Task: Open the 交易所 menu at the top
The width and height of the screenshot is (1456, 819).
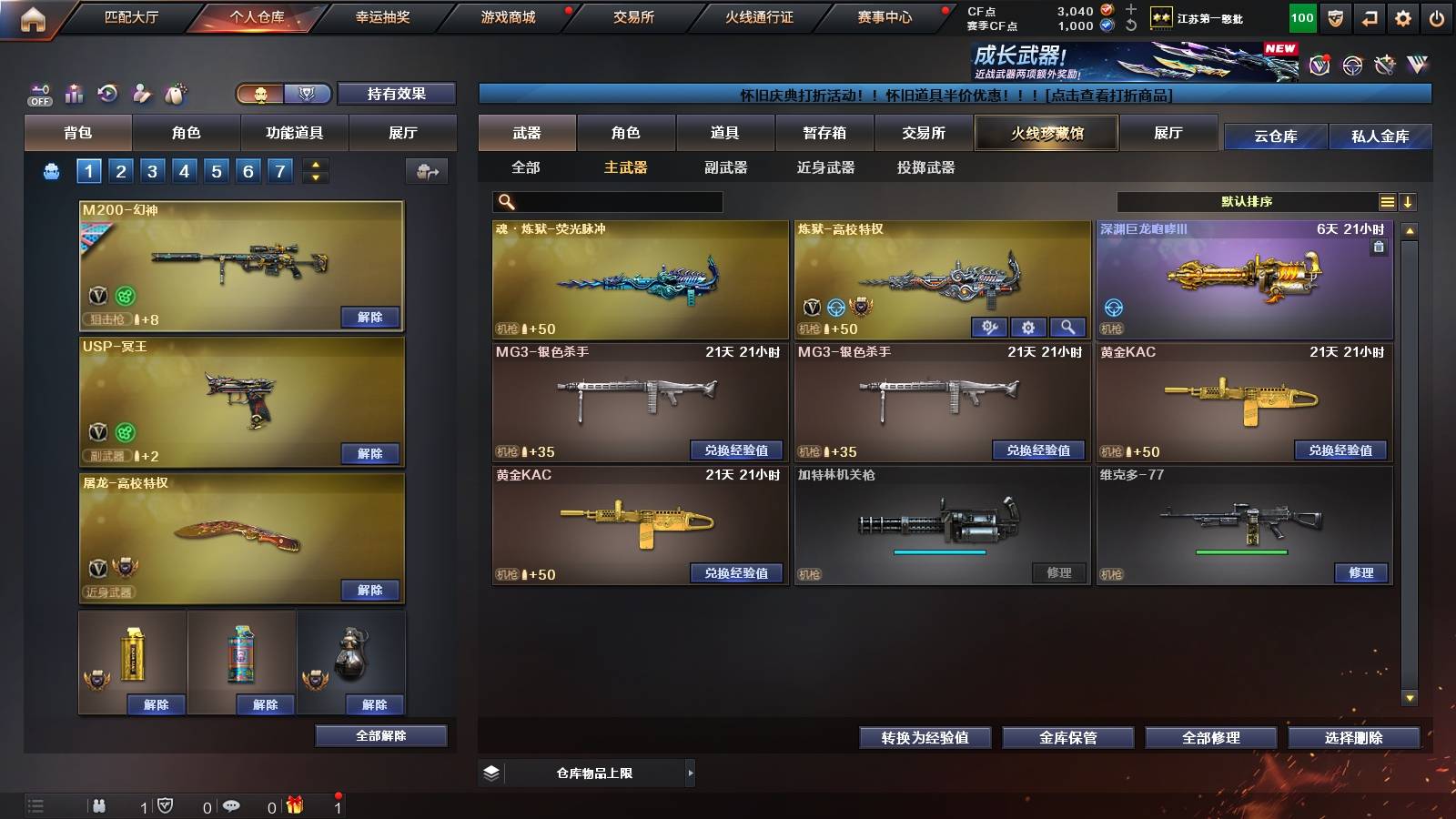Action: click(635, 16)
